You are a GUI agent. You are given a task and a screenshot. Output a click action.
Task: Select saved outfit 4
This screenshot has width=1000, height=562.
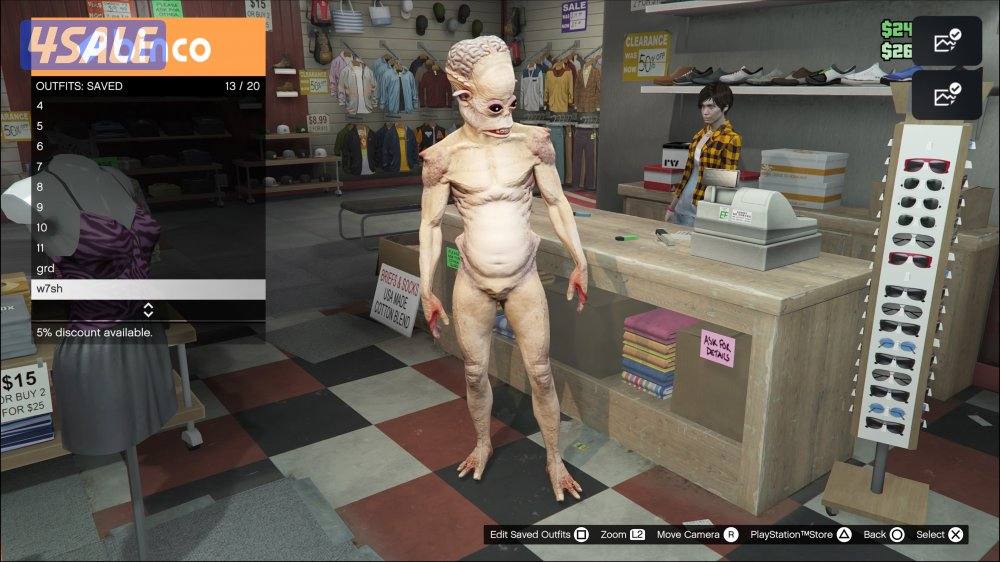[148, 106]
